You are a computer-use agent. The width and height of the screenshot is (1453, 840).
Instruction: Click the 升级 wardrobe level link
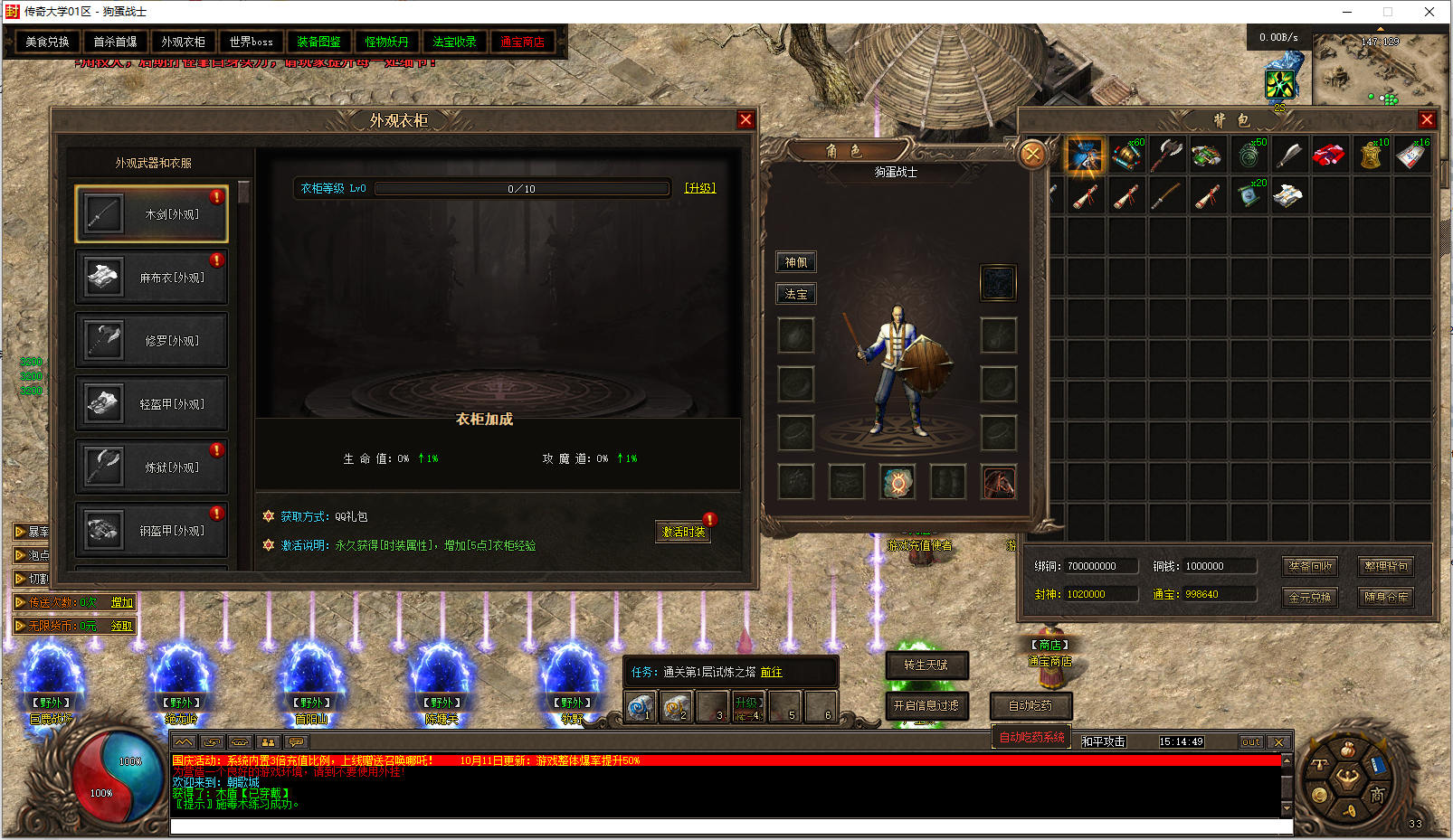pos(700,188)
